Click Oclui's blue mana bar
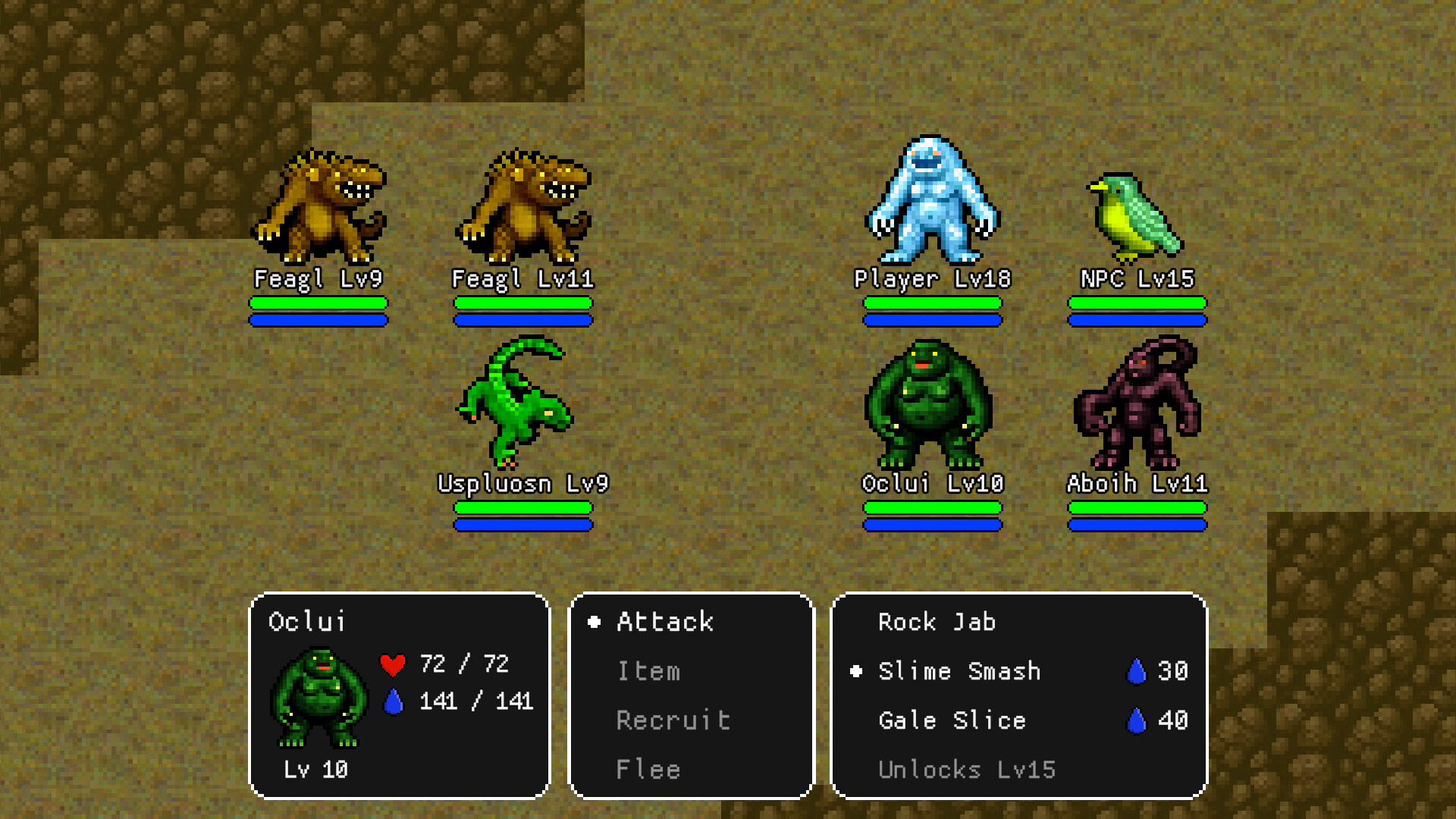 pos(933,523)
